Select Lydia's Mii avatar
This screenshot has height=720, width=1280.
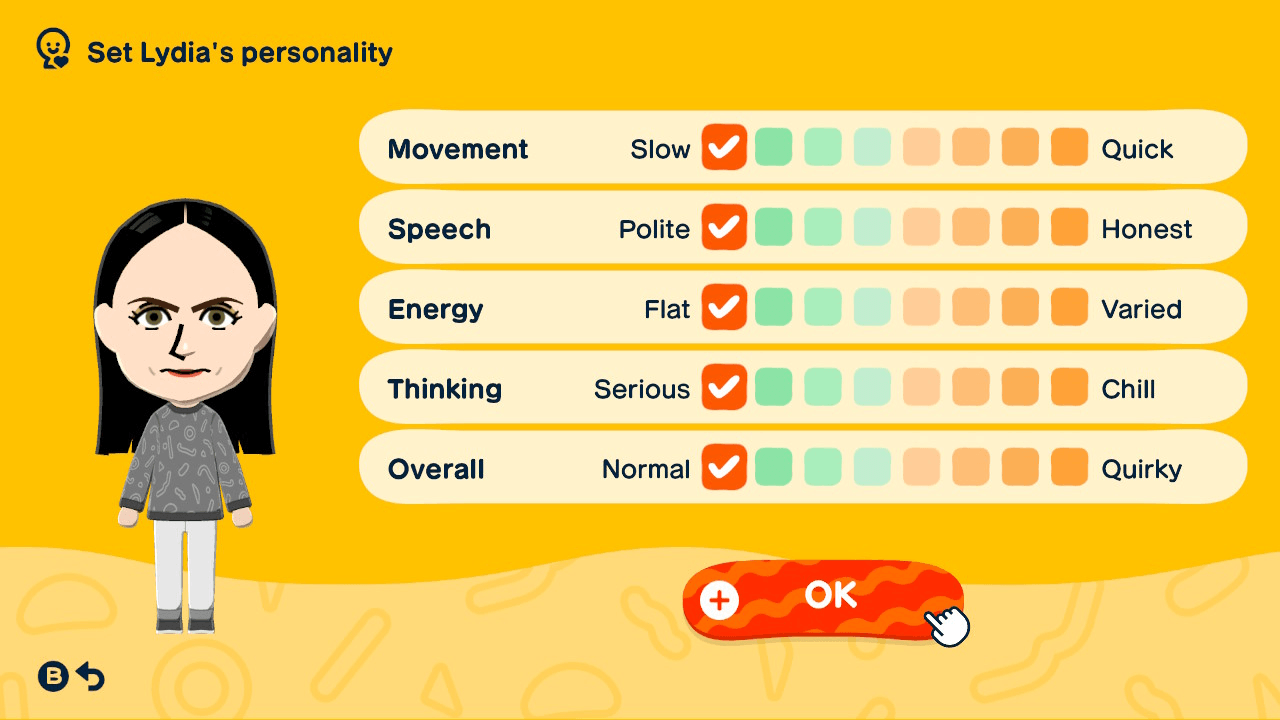[x=180, y=380]
